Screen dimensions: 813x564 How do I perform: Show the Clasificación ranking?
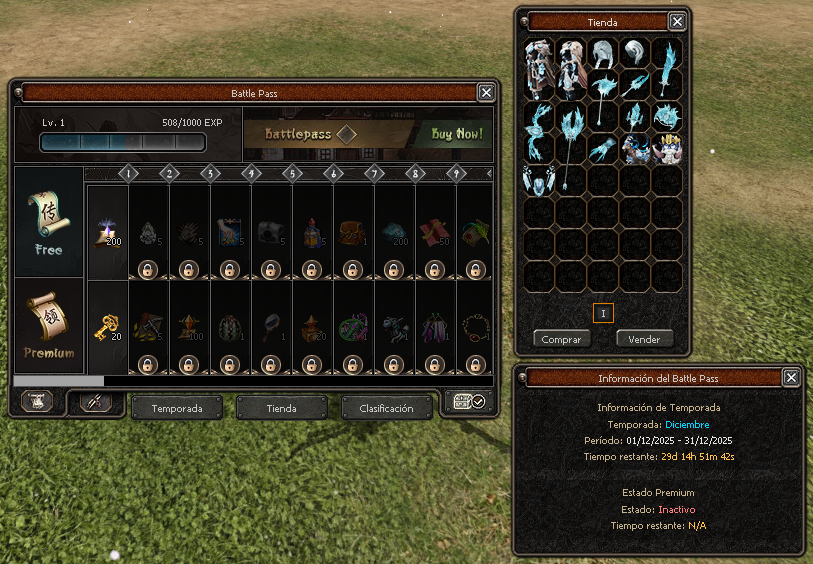(x=386, y=408)
